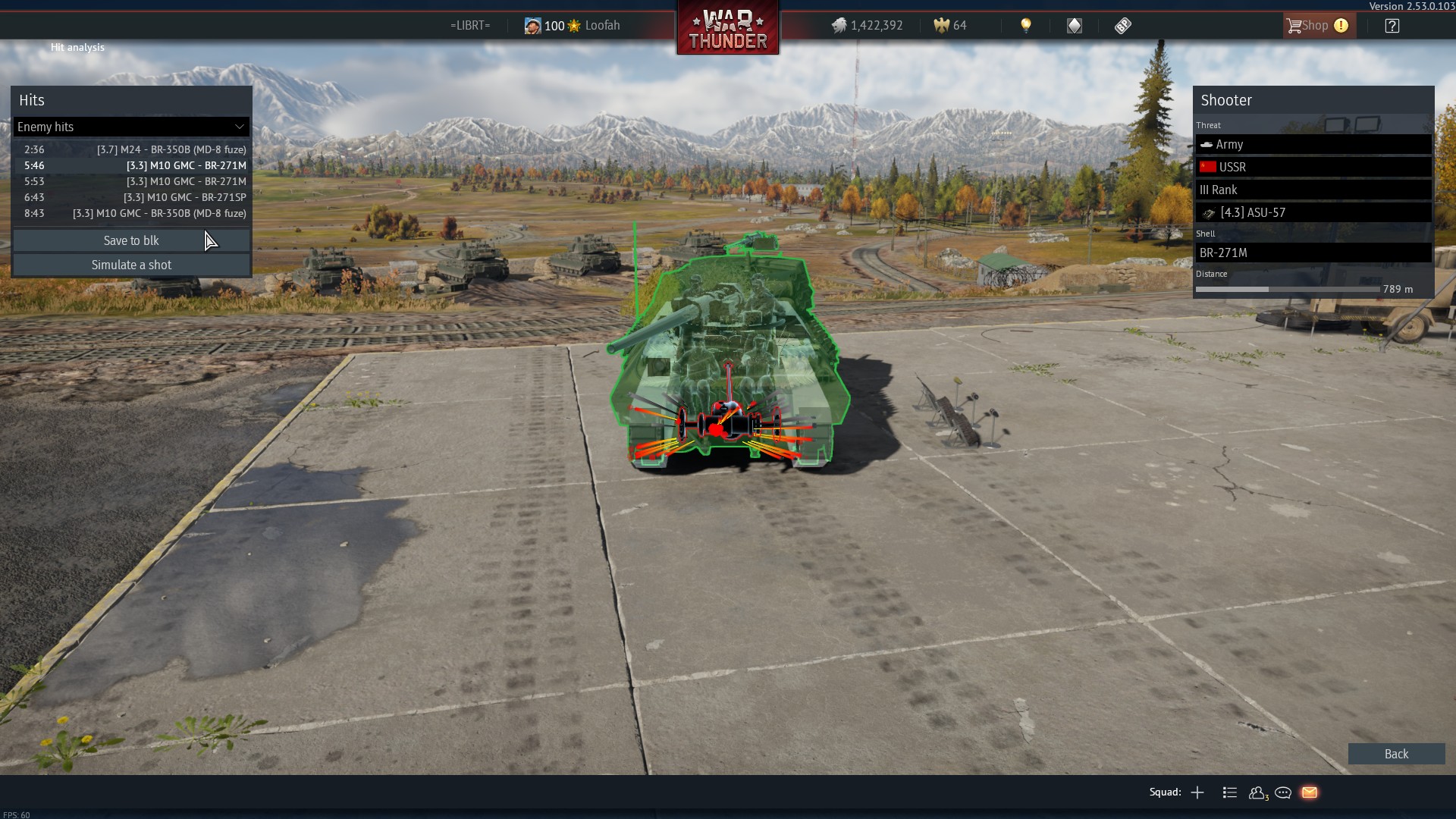Open the help question mark
The image size is (1456, 819).
[x=1392, y=26]
